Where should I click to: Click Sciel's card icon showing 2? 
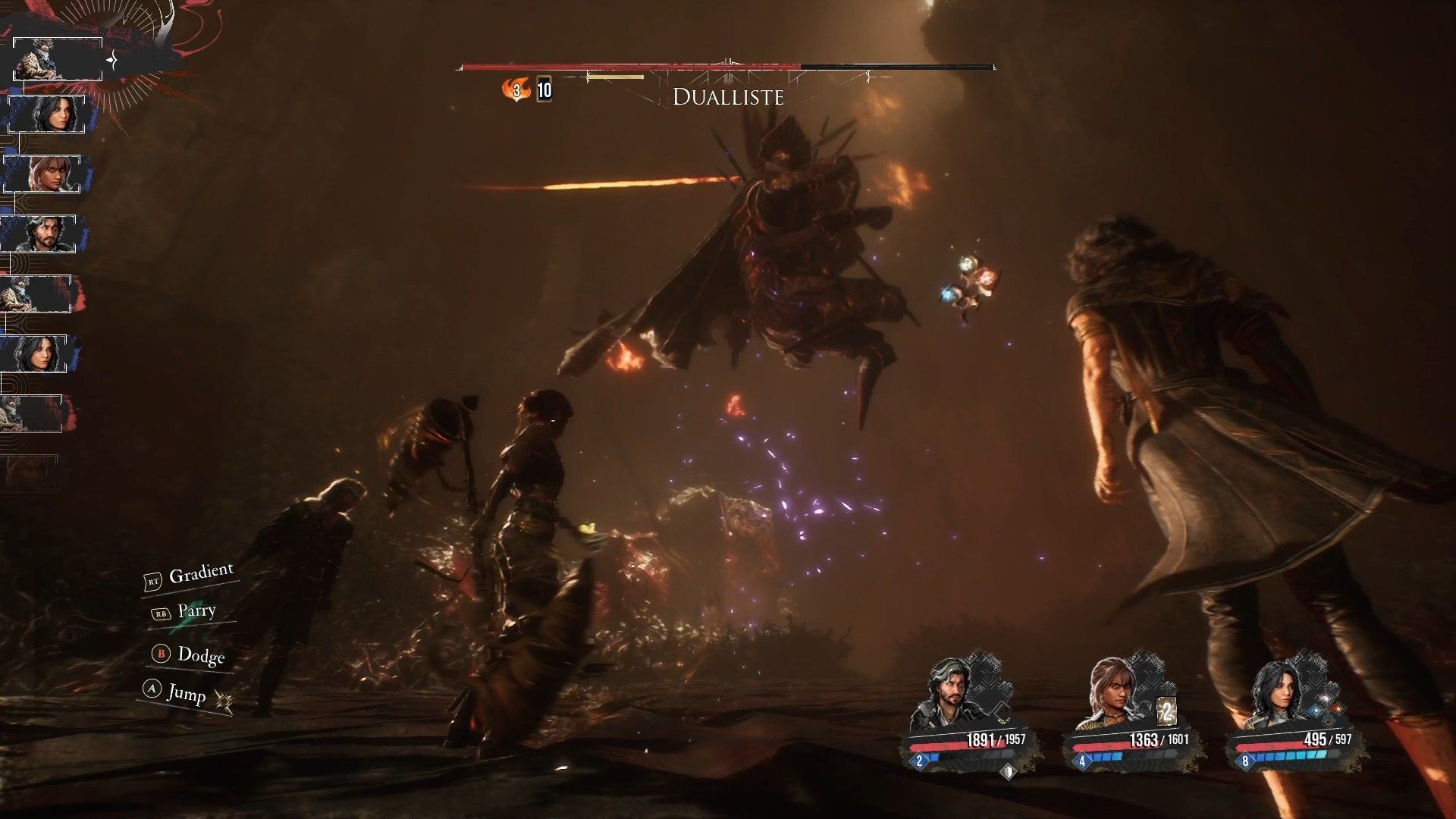click(1166, 711)
